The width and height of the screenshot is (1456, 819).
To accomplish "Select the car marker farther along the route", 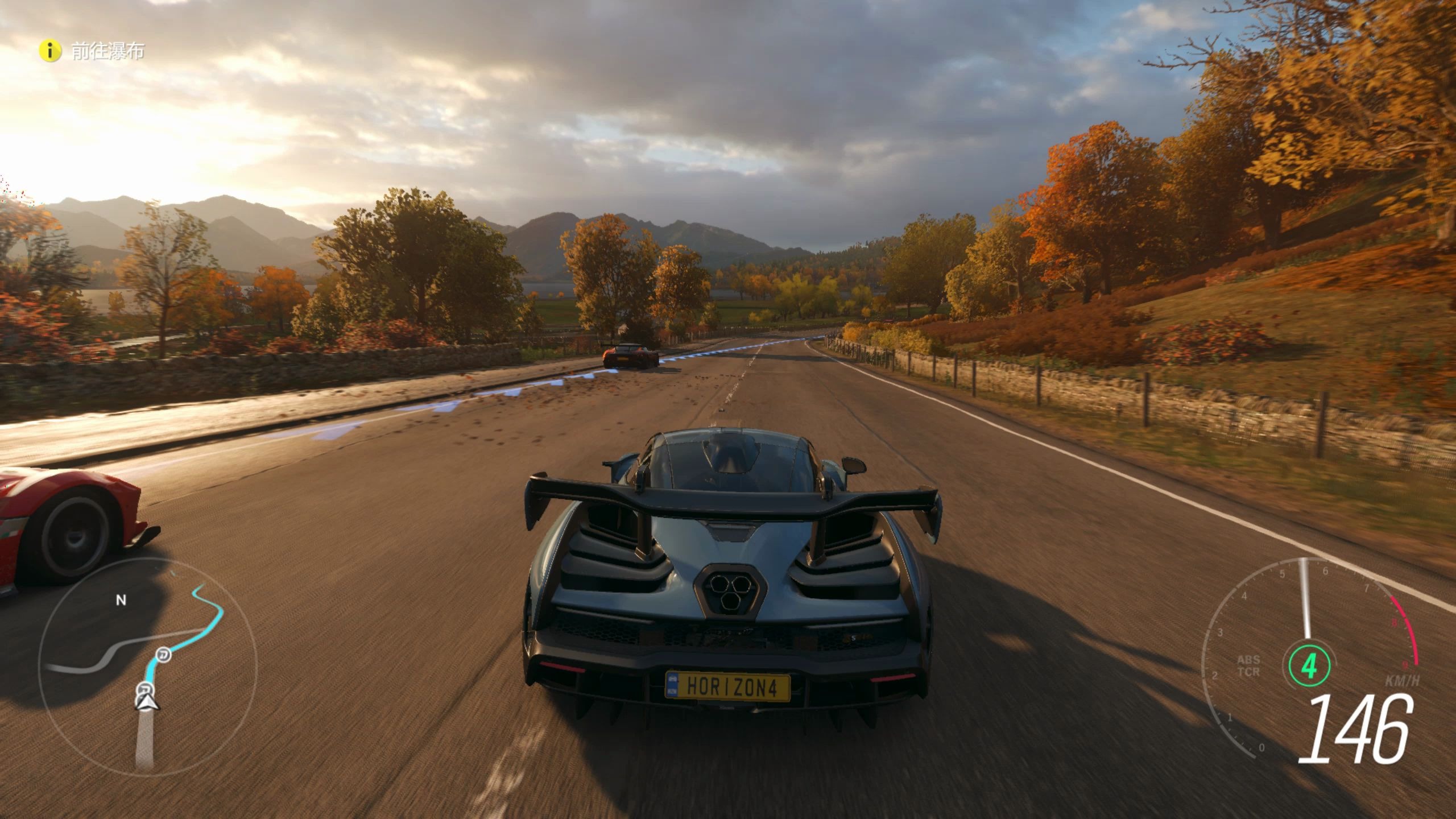I will (x=164, y=655).
